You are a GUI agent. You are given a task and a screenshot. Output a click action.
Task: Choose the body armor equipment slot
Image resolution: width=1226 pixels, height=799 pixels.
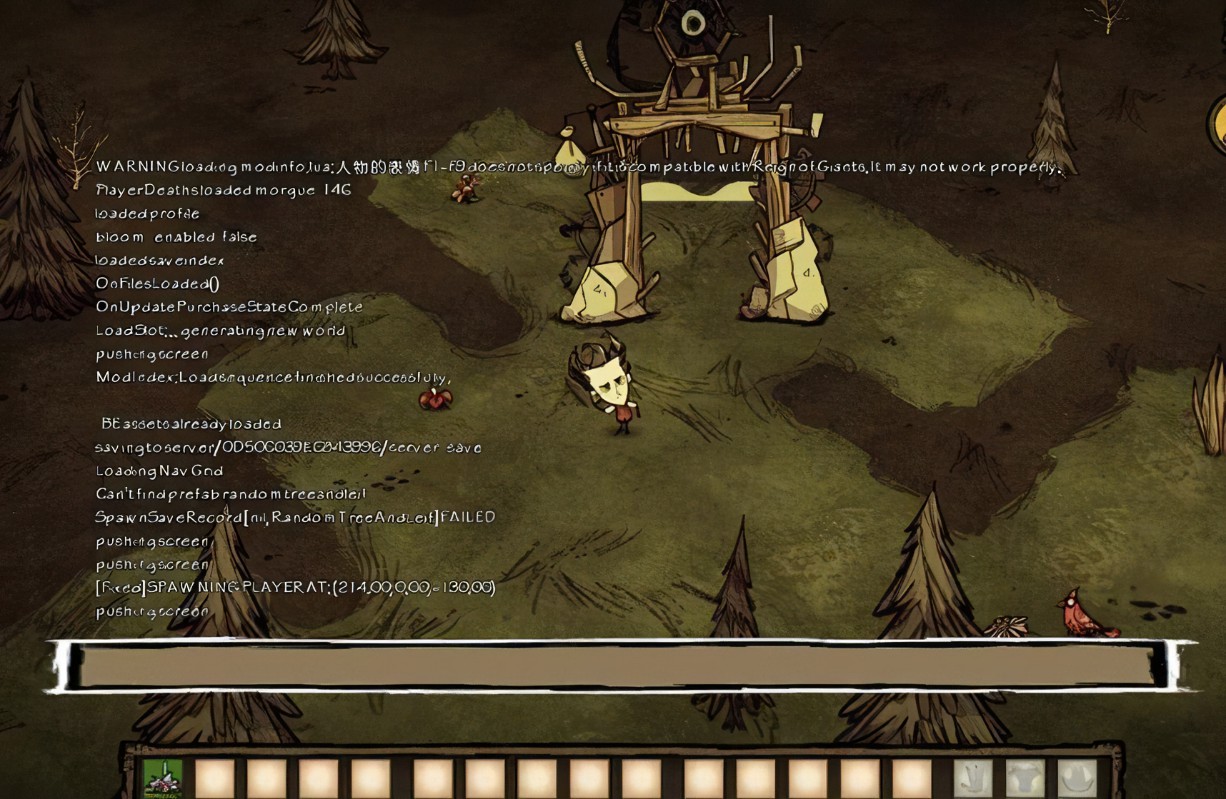tap(1025, 778)
